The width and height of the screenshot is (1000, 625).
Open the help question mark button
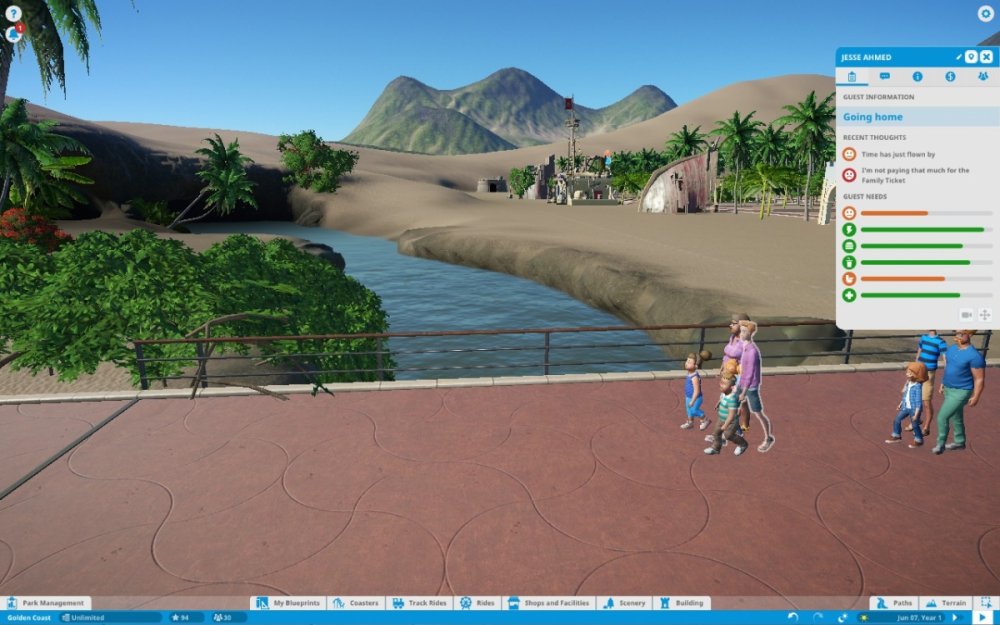tap(13, 14)
